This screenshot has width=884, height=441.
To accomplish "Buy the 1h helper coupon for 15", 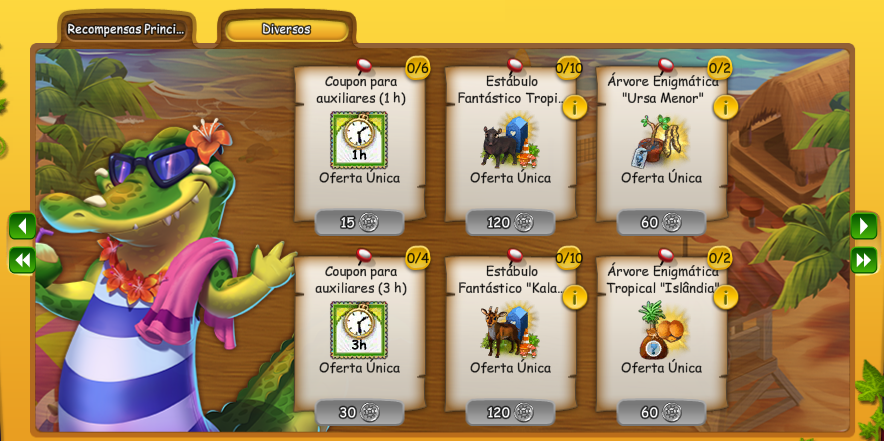I will [x=359, y=222].
